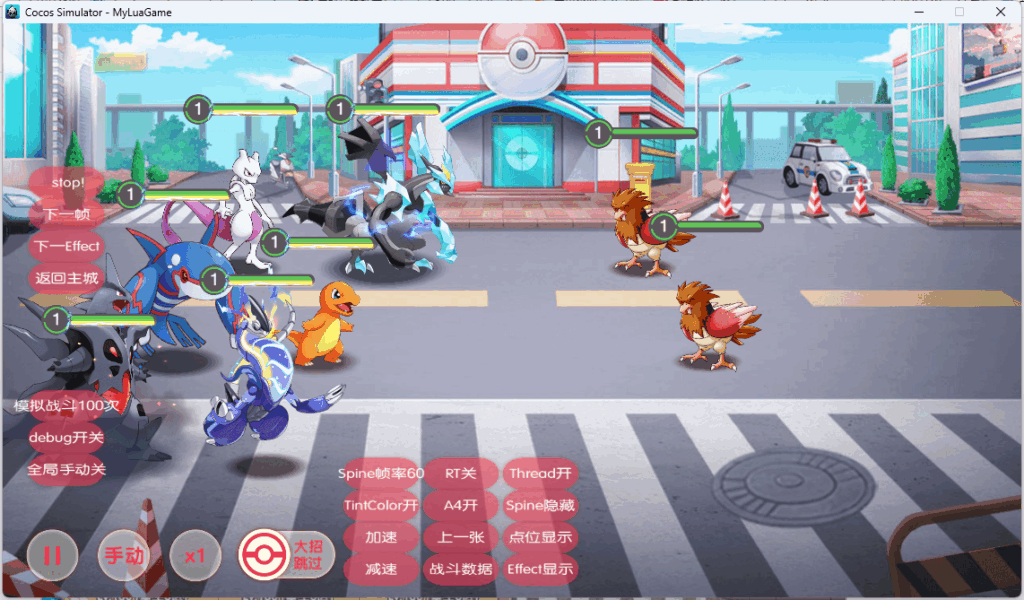Speed up using the 加速 button

click(381, 537)
